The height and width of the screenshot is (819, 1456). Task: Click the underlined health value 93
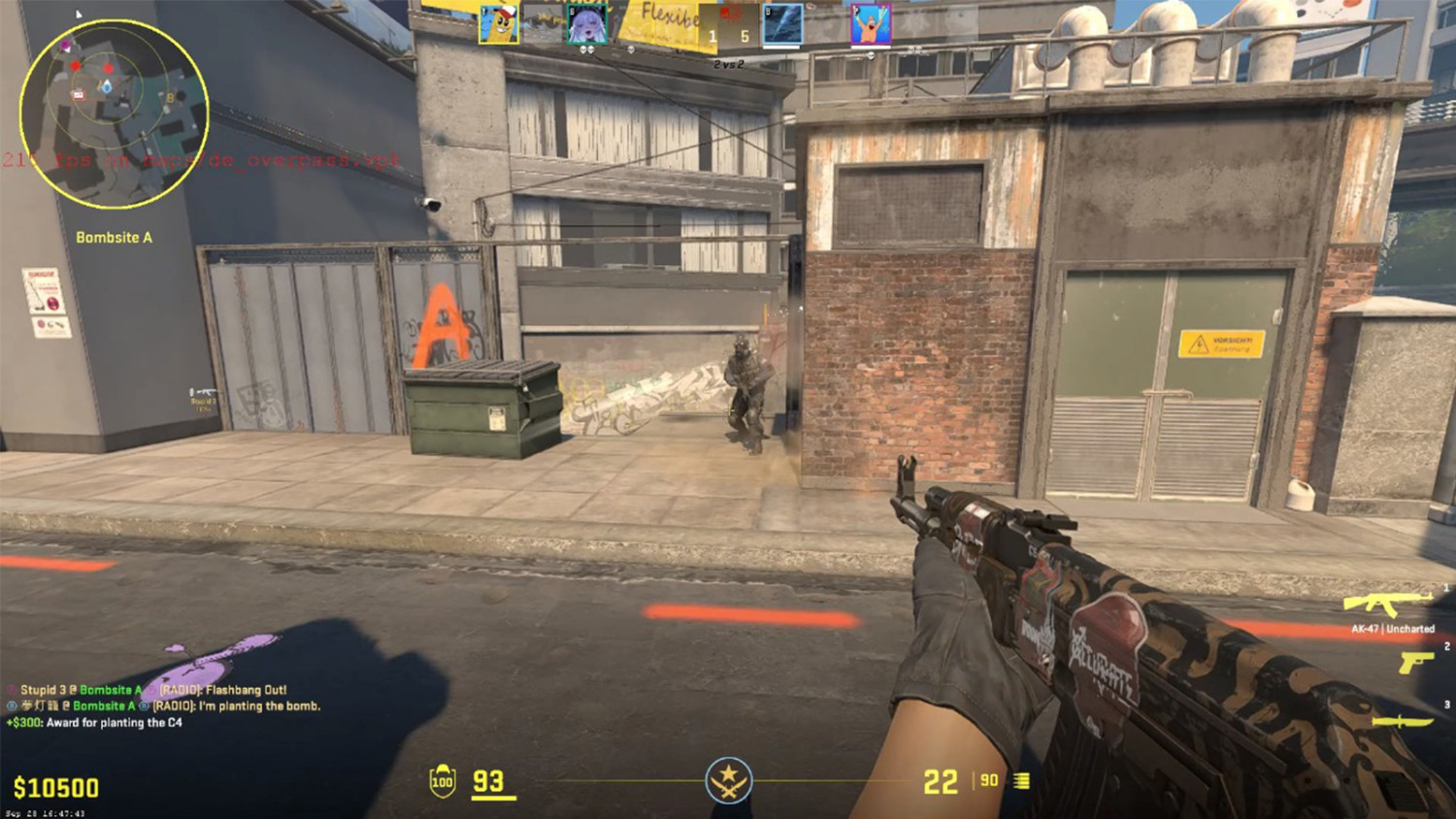(x=487, y=780)
